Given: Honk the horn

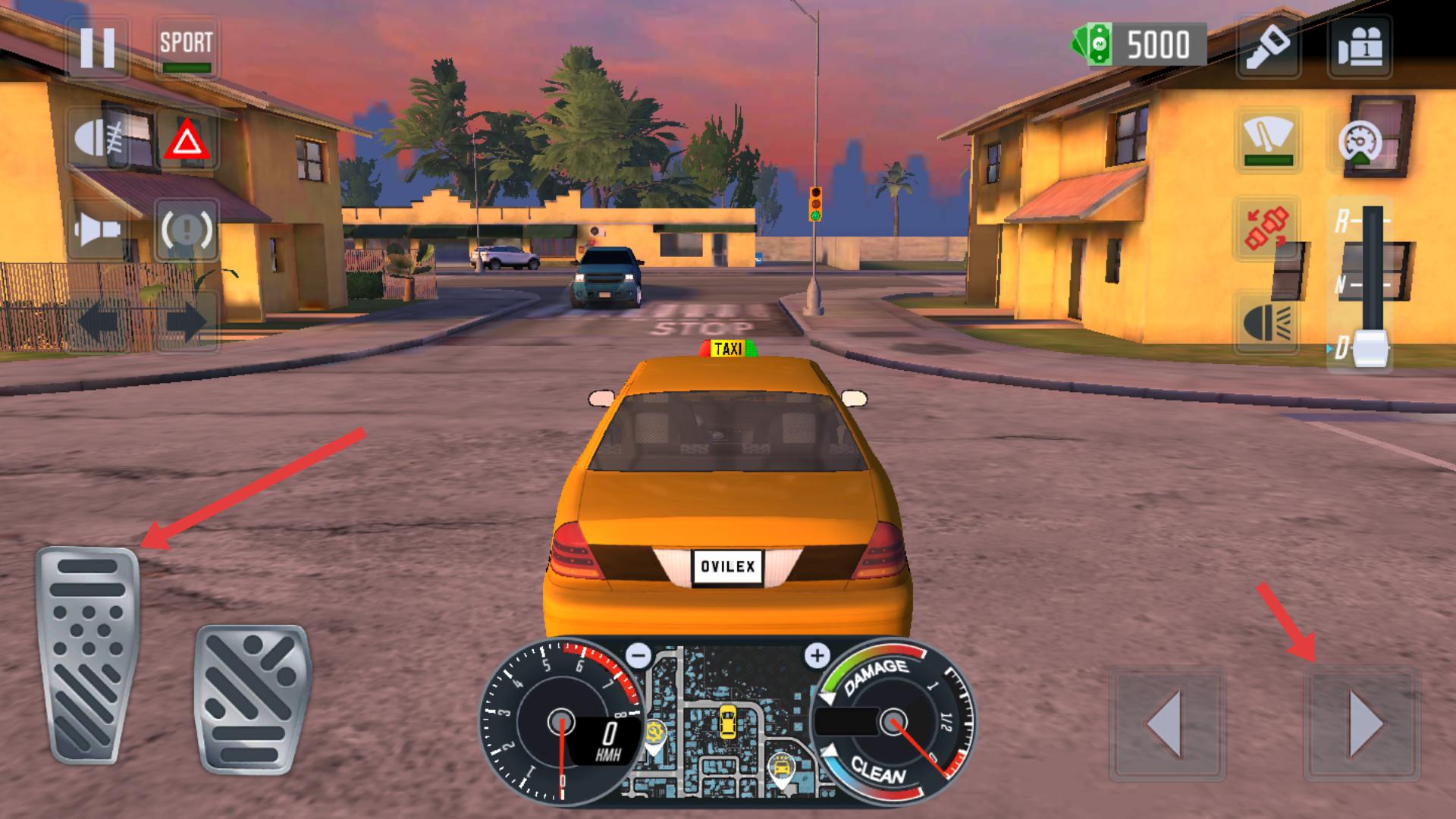Looking at the screenshot, I should [x=99, y=227].
